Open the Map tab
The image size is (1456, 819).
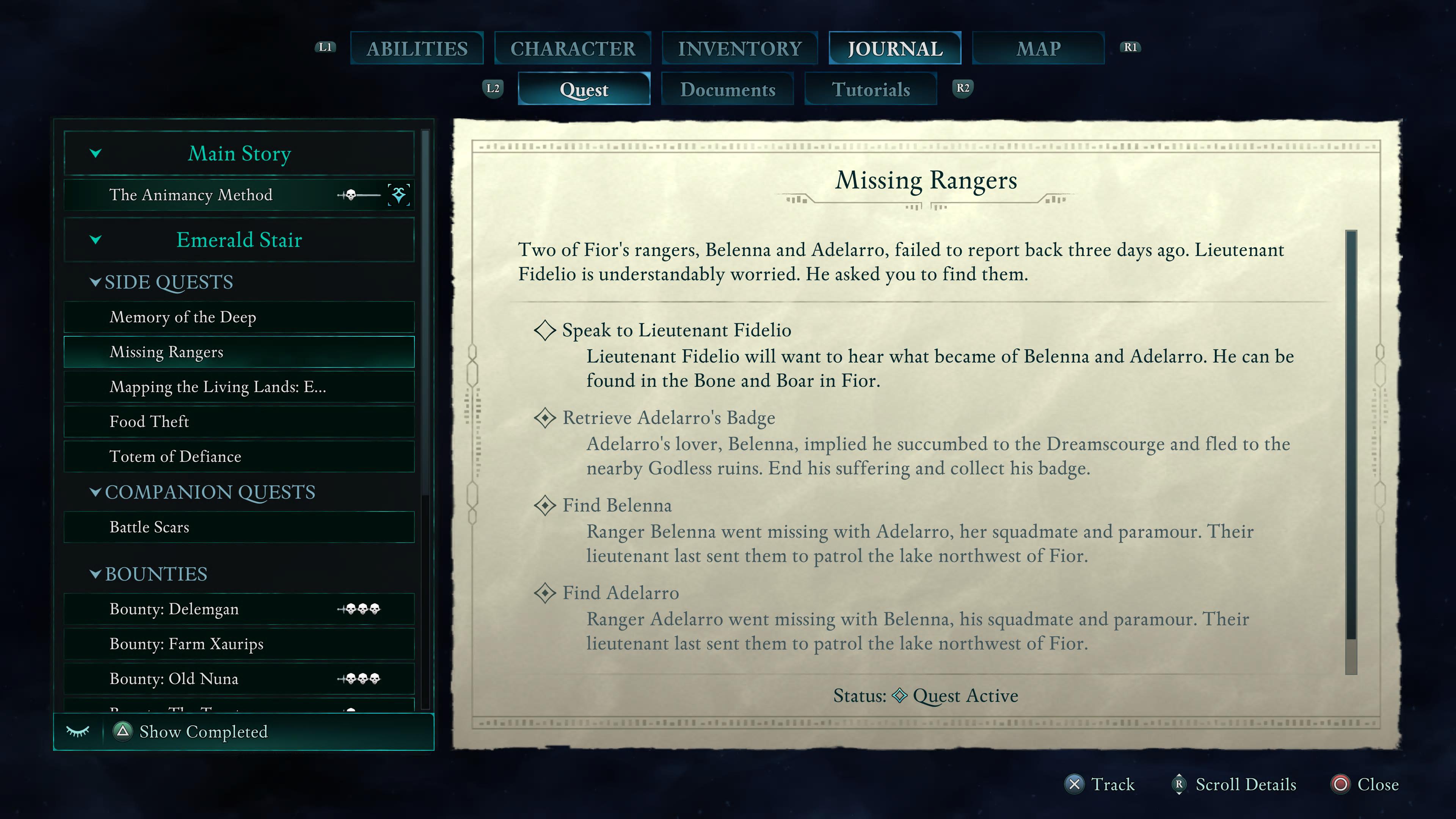(x=1038, y=49)
